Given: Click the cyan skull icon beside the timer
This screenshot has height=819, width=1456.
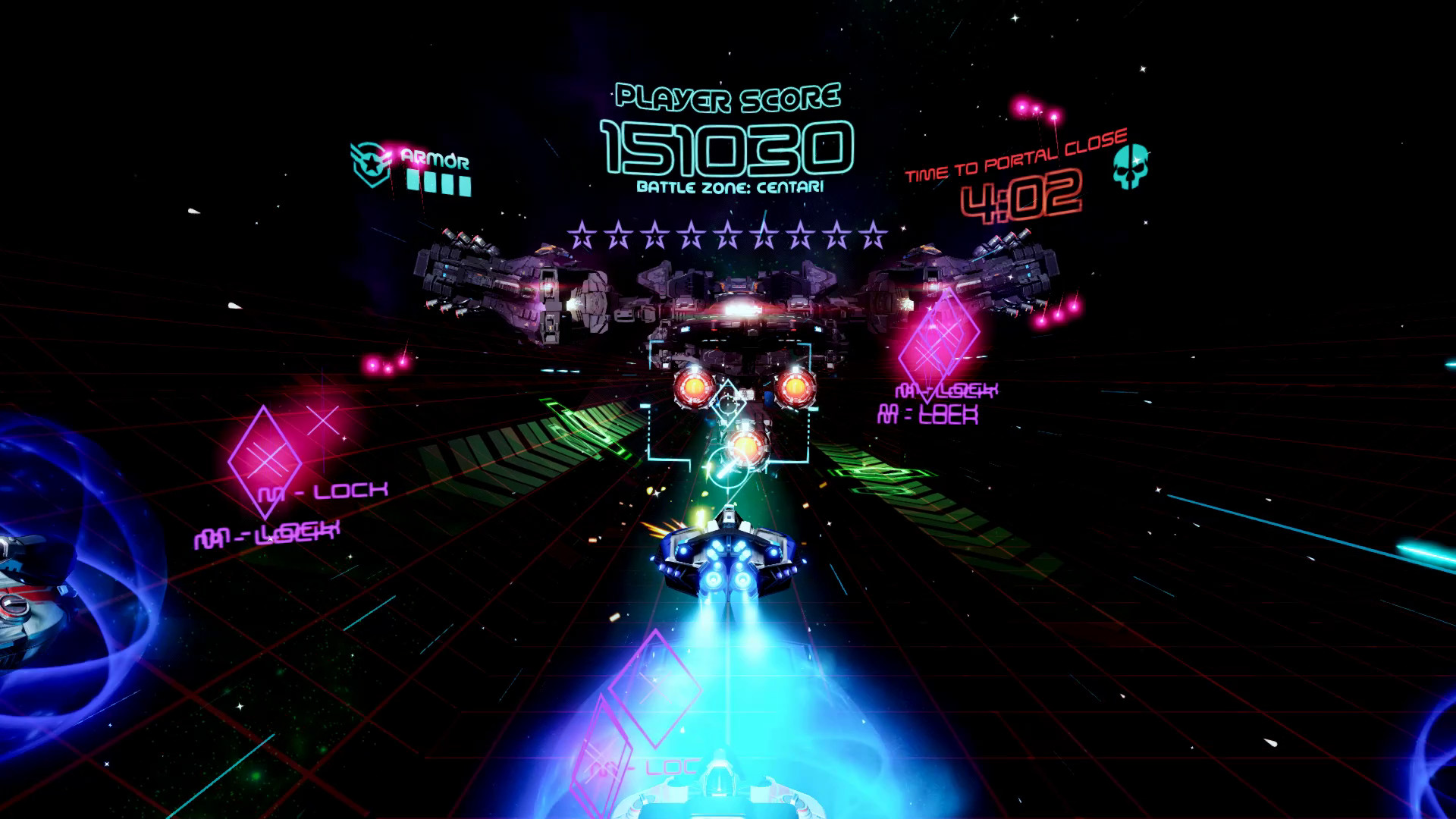Looking at the screenshot, I should (1130, 166).
